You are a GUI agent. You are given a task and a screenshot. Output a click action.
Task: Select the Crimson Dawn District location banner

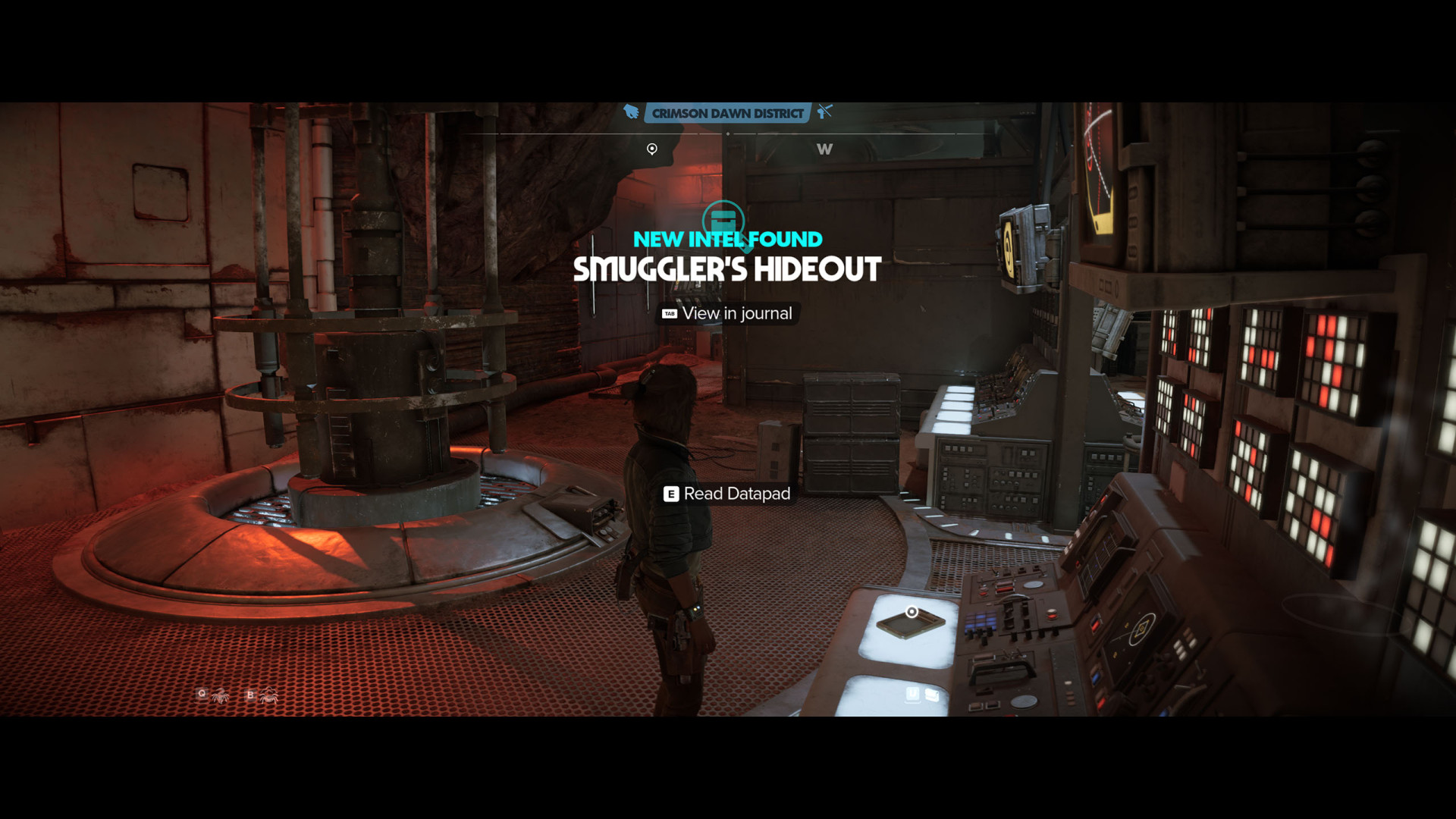coord(727,114)
